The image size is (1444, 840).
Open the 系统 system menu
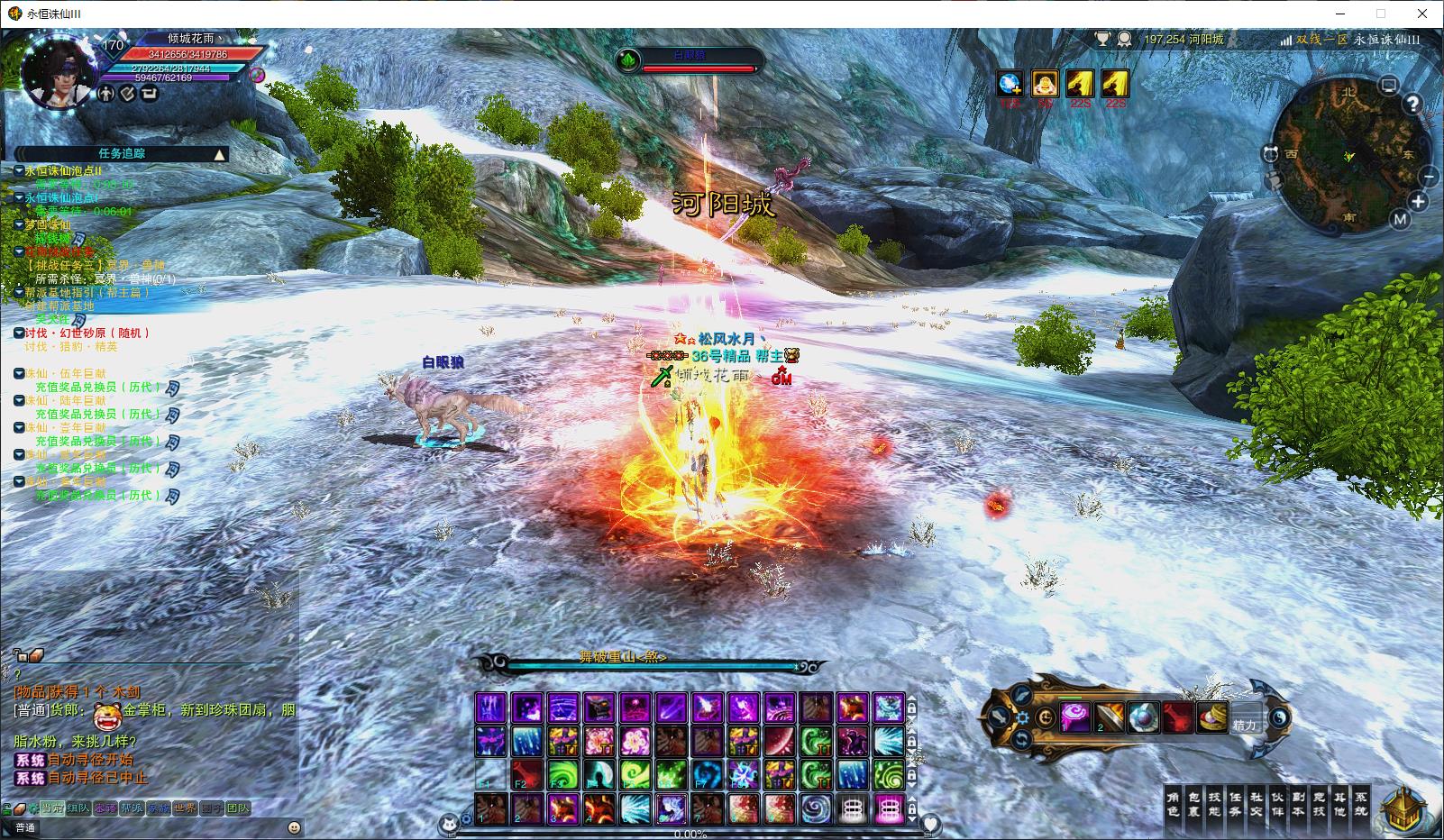pyautogui.click(x=1361, y=804)
